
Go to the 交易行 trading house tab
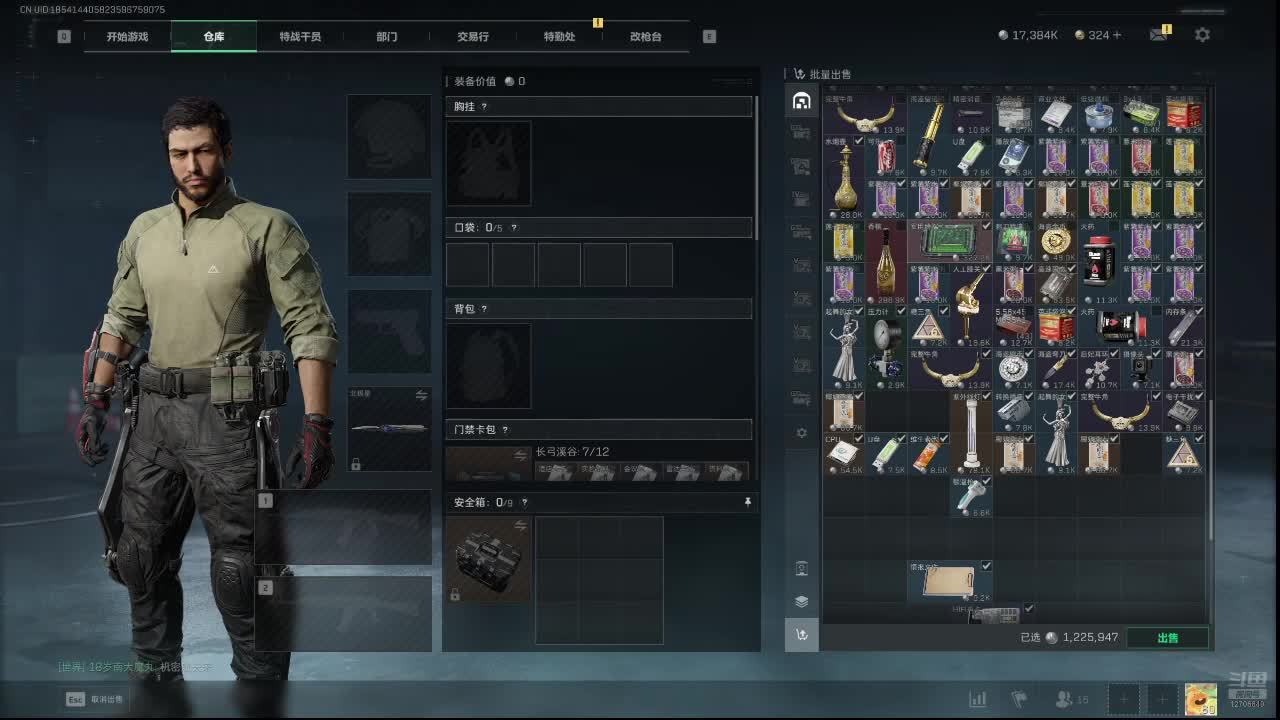(473, 37)
